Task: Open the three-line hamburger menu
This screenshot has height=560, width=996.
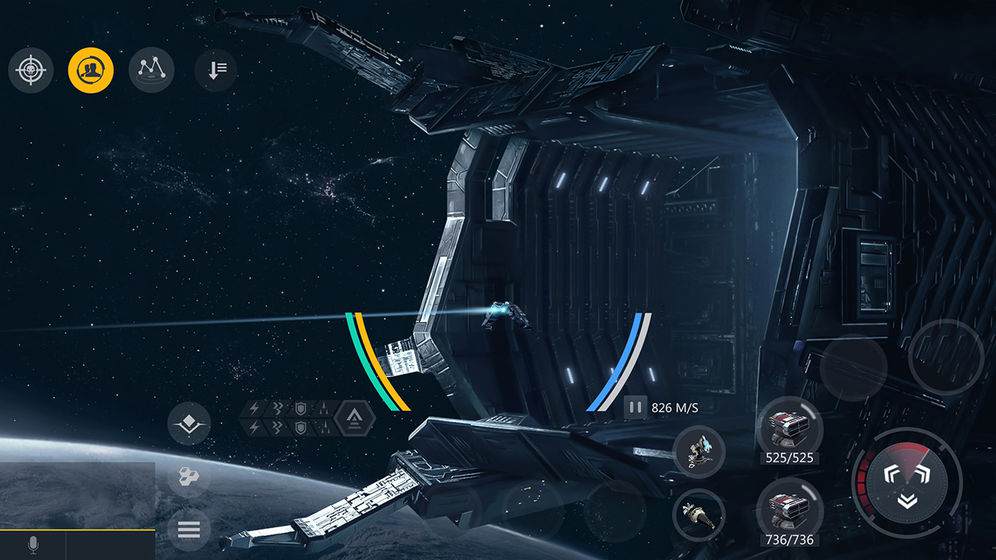Action: (x=188, y=529)
